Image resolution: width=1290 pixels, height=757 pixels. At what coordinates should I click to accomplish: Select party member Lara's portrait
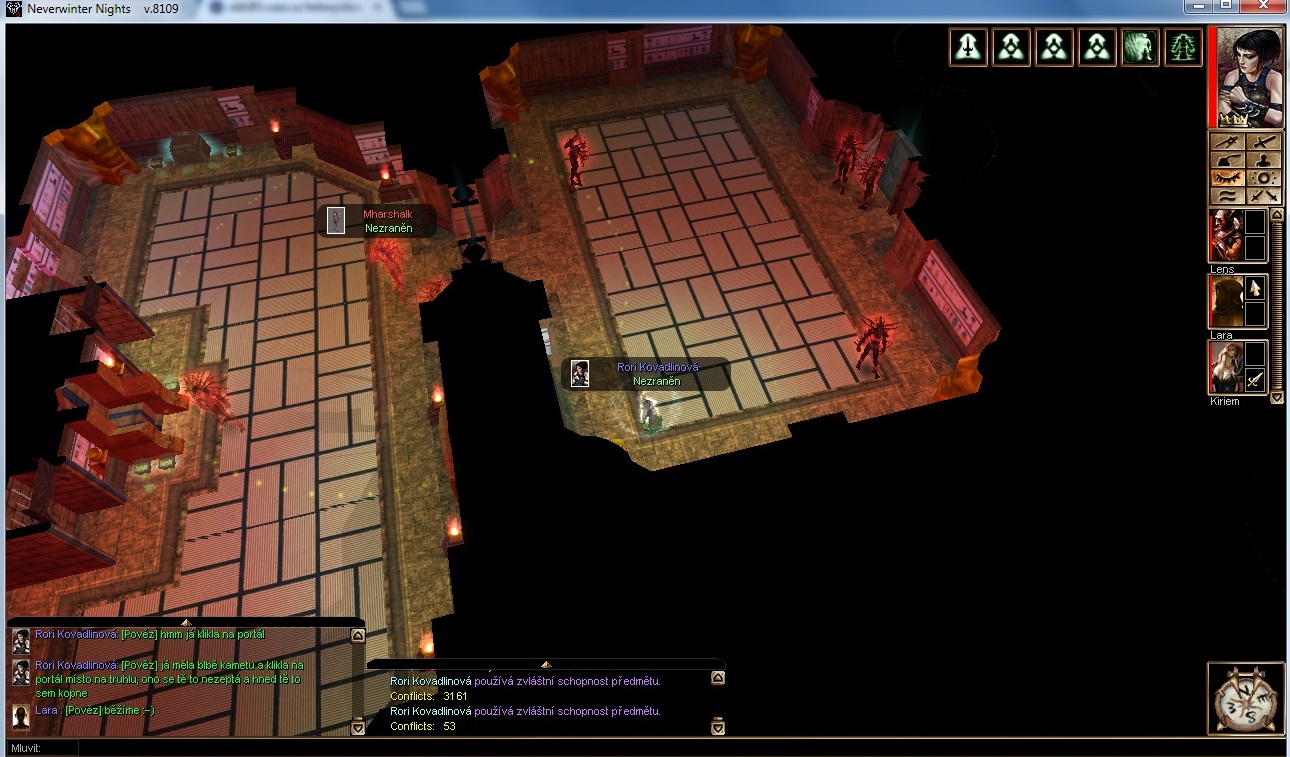pos(1225,302)
